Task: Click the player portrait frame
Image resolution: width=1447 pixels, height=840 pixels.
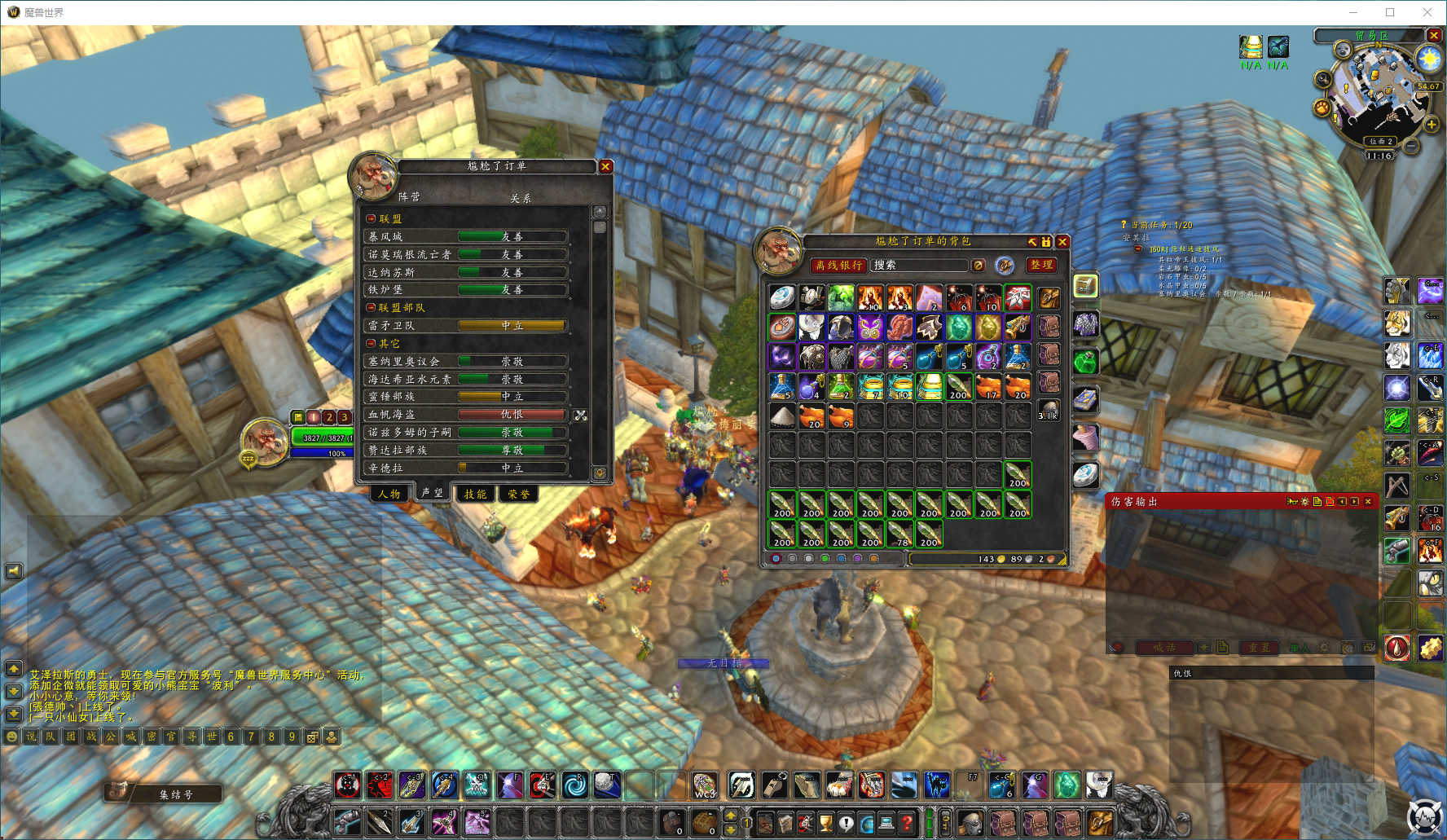Action: pyautogui.click(x=264, y=441)
